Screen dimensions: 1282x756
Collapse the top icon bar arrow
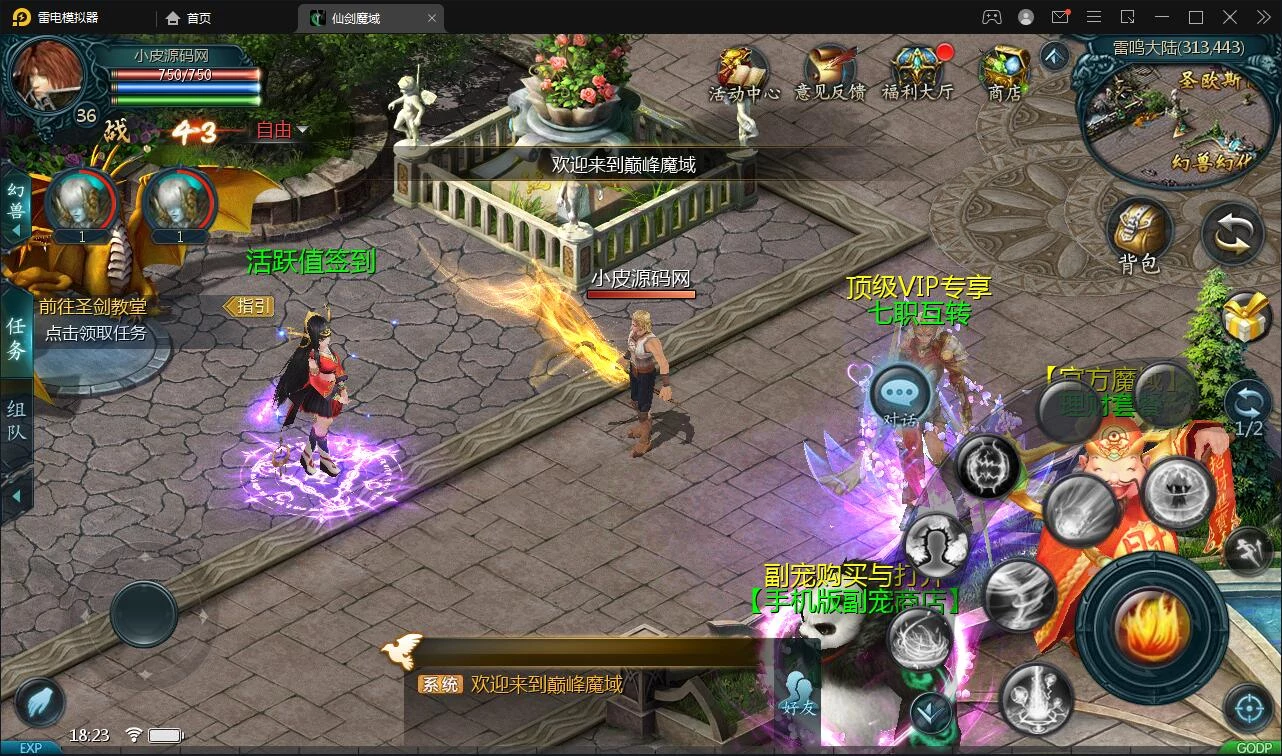tap(1054, 56)
